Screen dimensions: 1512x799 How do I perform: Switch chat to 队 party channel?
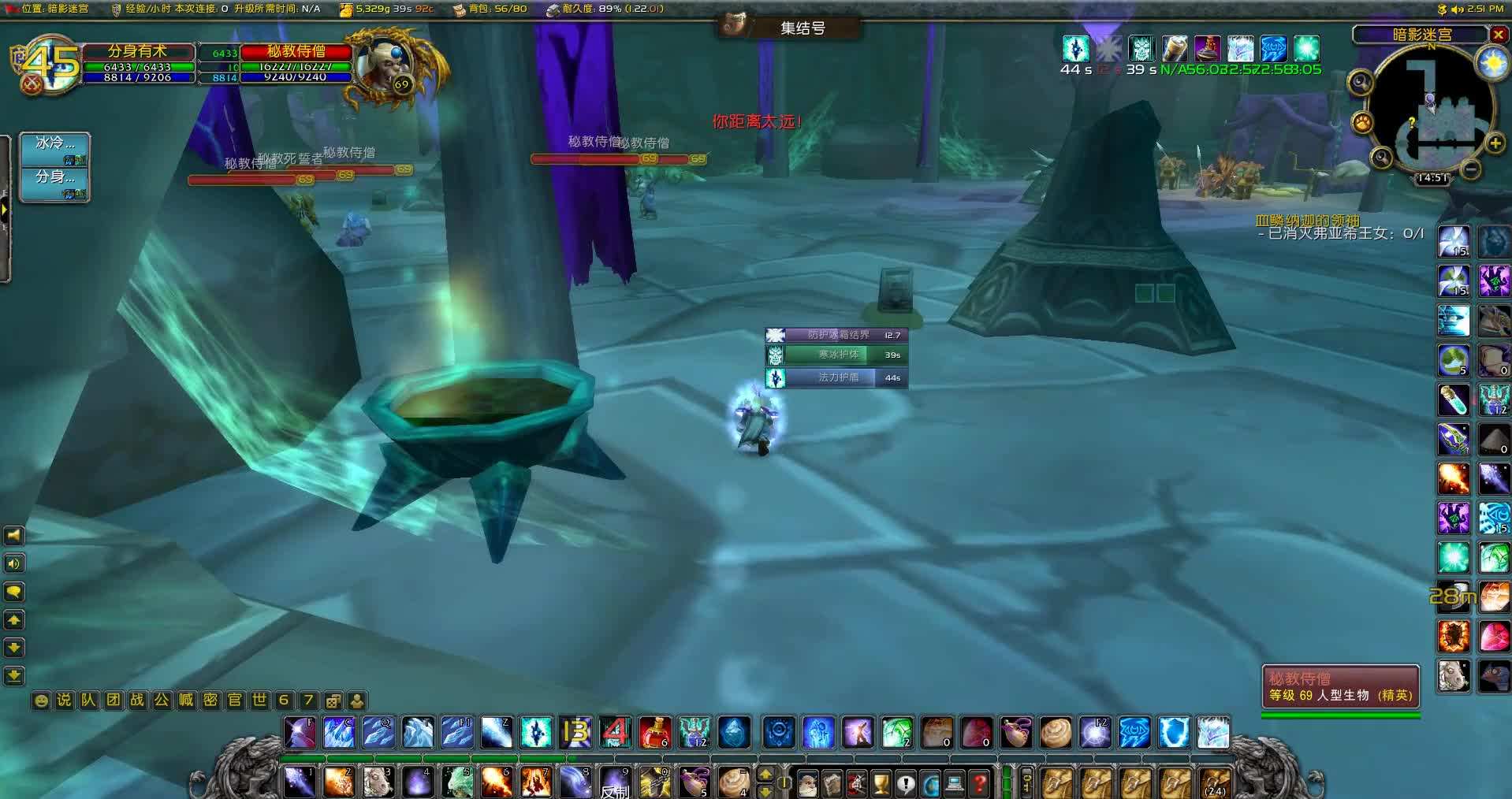[x=89, y=700]
